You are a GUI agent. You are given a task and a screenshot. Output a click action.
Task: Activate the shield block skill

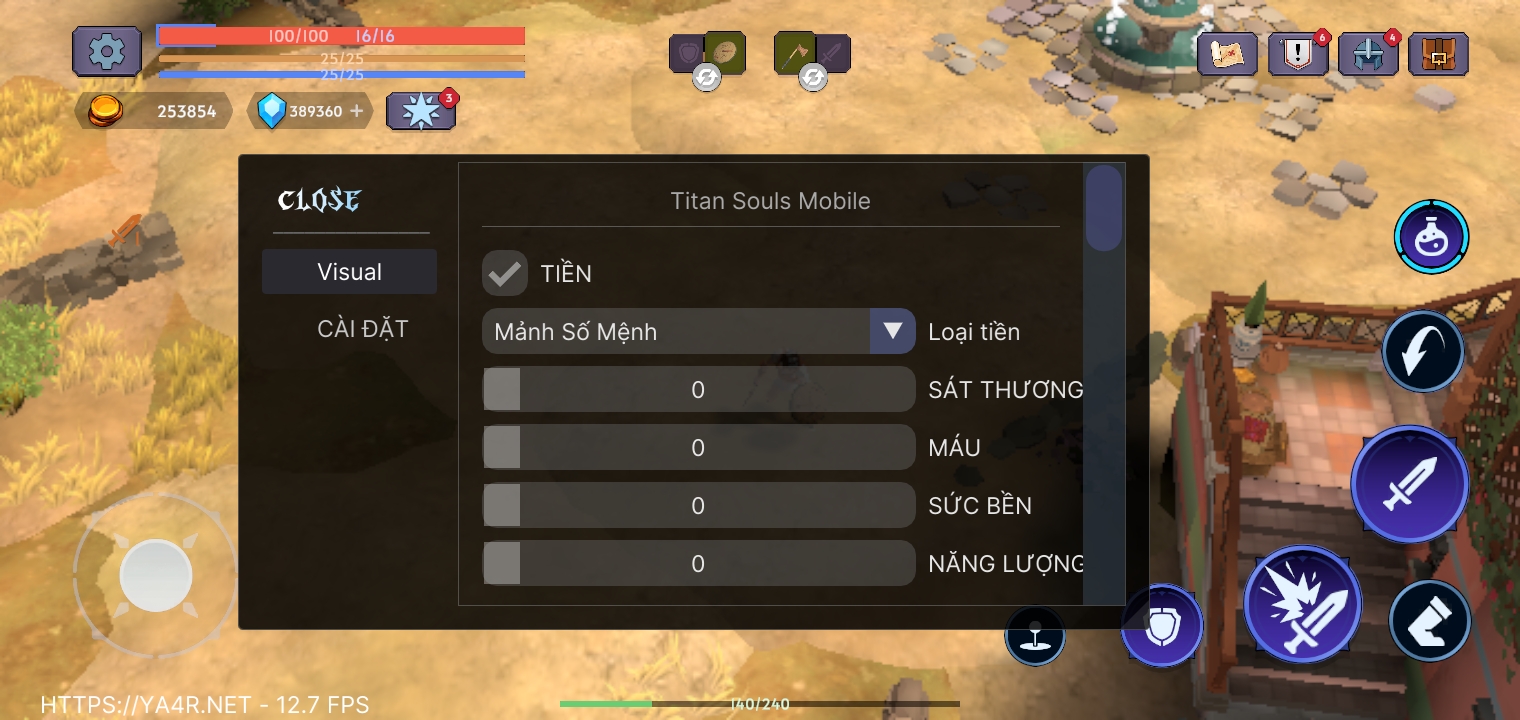1162,624
